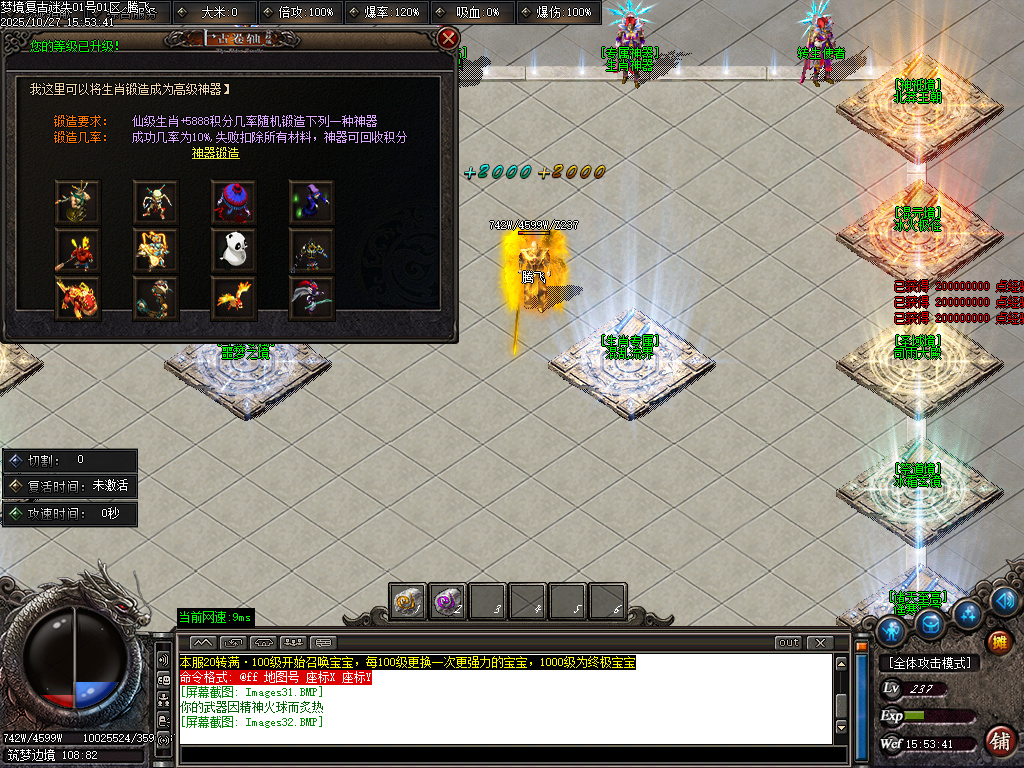
Task: Switch the 全体攻击模式 attack mode
Action: [929, 663]
